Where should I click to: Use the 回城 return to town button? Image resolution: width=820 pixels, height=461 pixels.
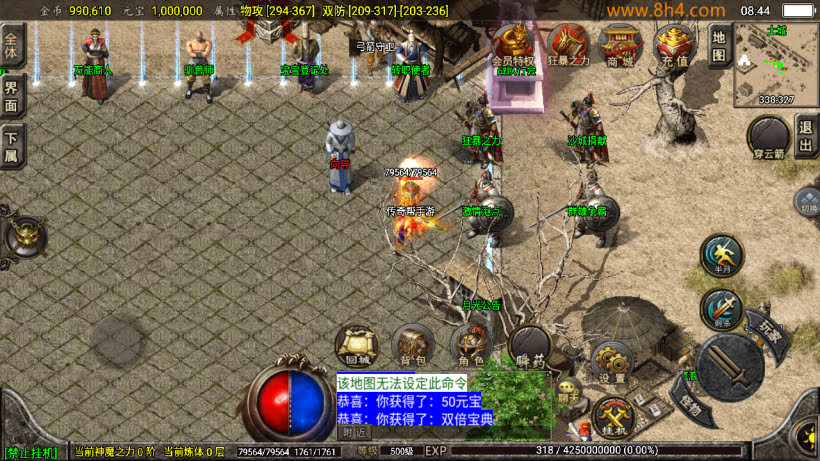point(357,345)
